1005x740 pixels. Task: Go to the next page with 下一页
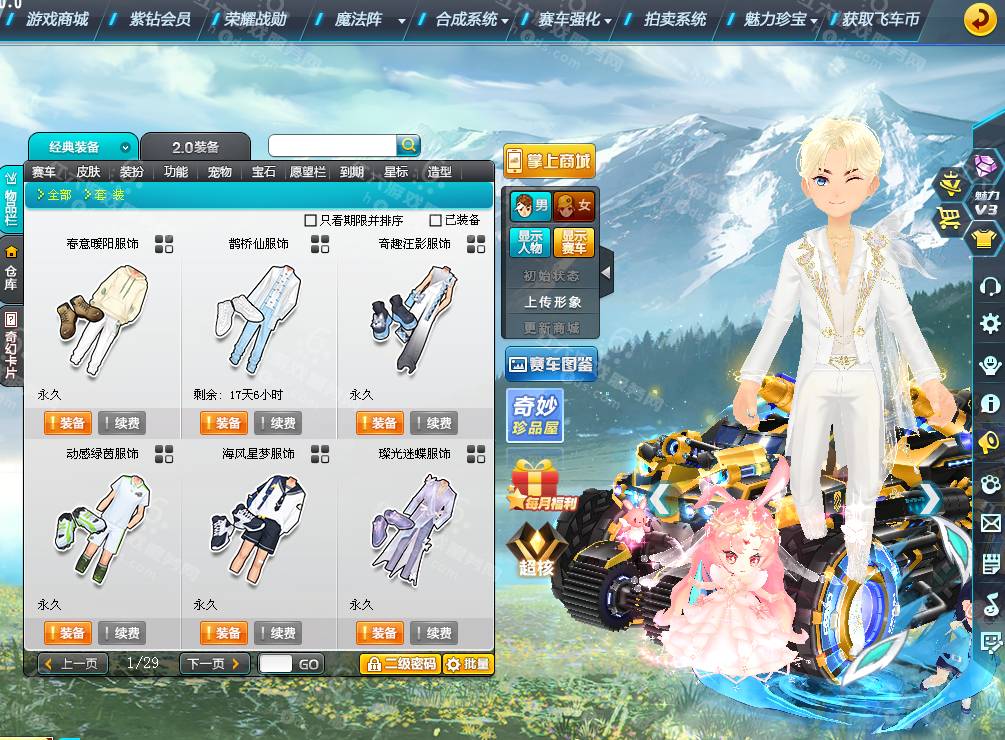(215, 664)
